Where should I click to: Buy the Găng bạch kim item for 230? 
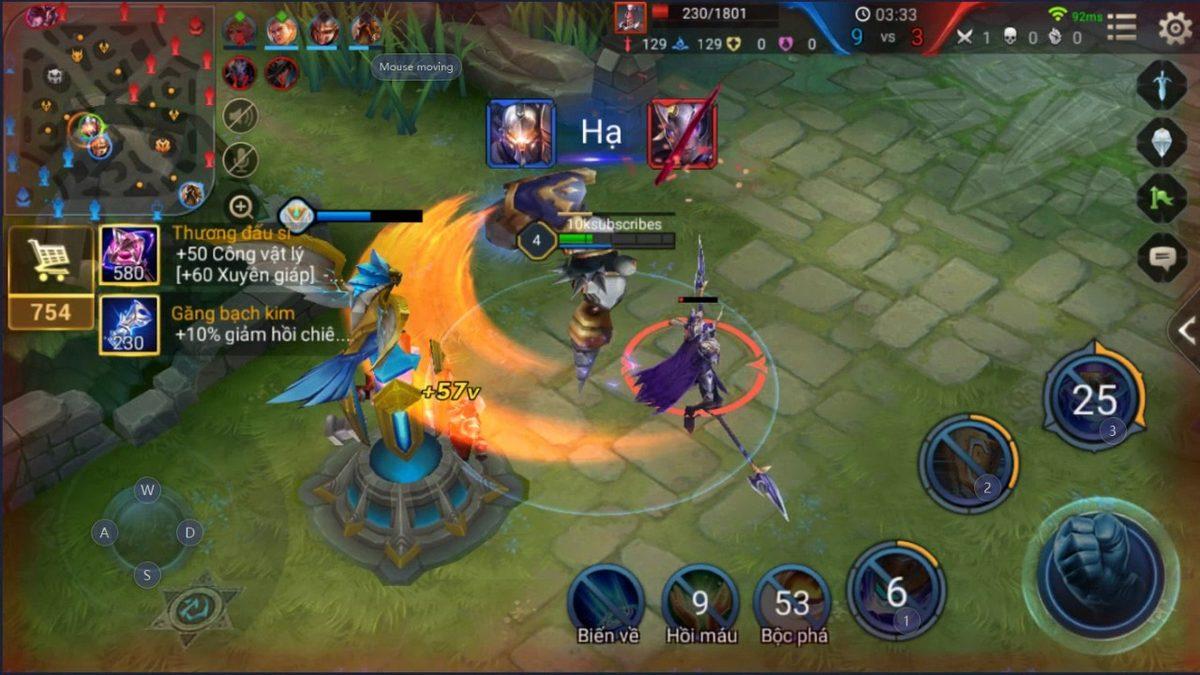coord(129,324)
